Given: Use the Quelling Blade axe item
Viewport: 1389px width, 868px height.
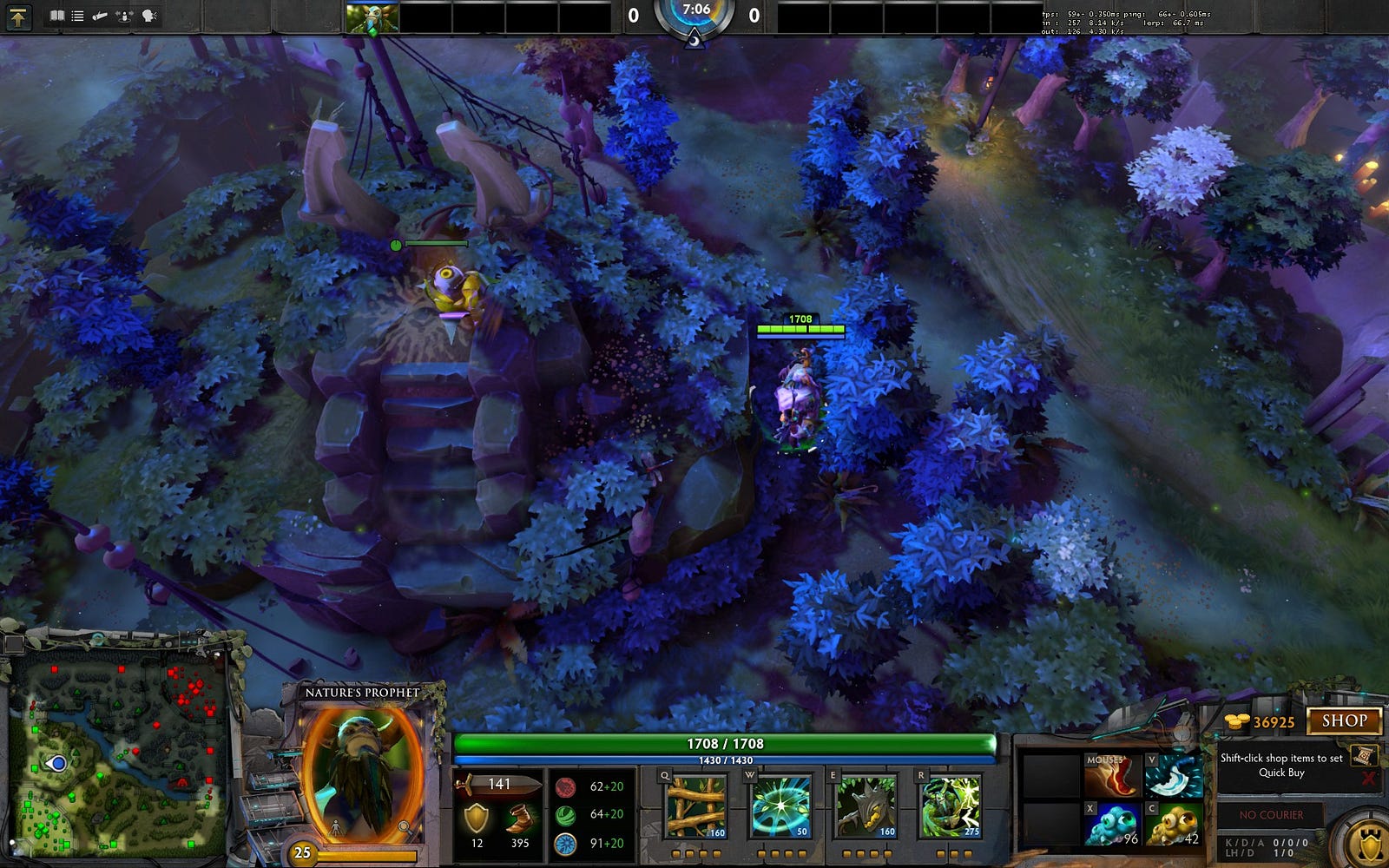Looking at the screenshot, I should point(1173,775).
